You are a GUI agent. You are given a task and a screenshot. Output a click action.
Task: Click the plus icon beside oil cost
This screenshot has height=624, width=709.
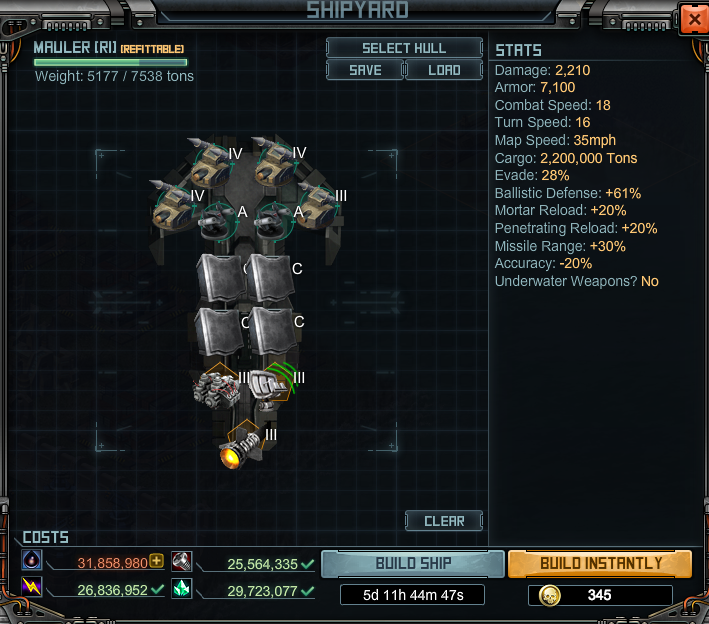[x=157, y=561]
